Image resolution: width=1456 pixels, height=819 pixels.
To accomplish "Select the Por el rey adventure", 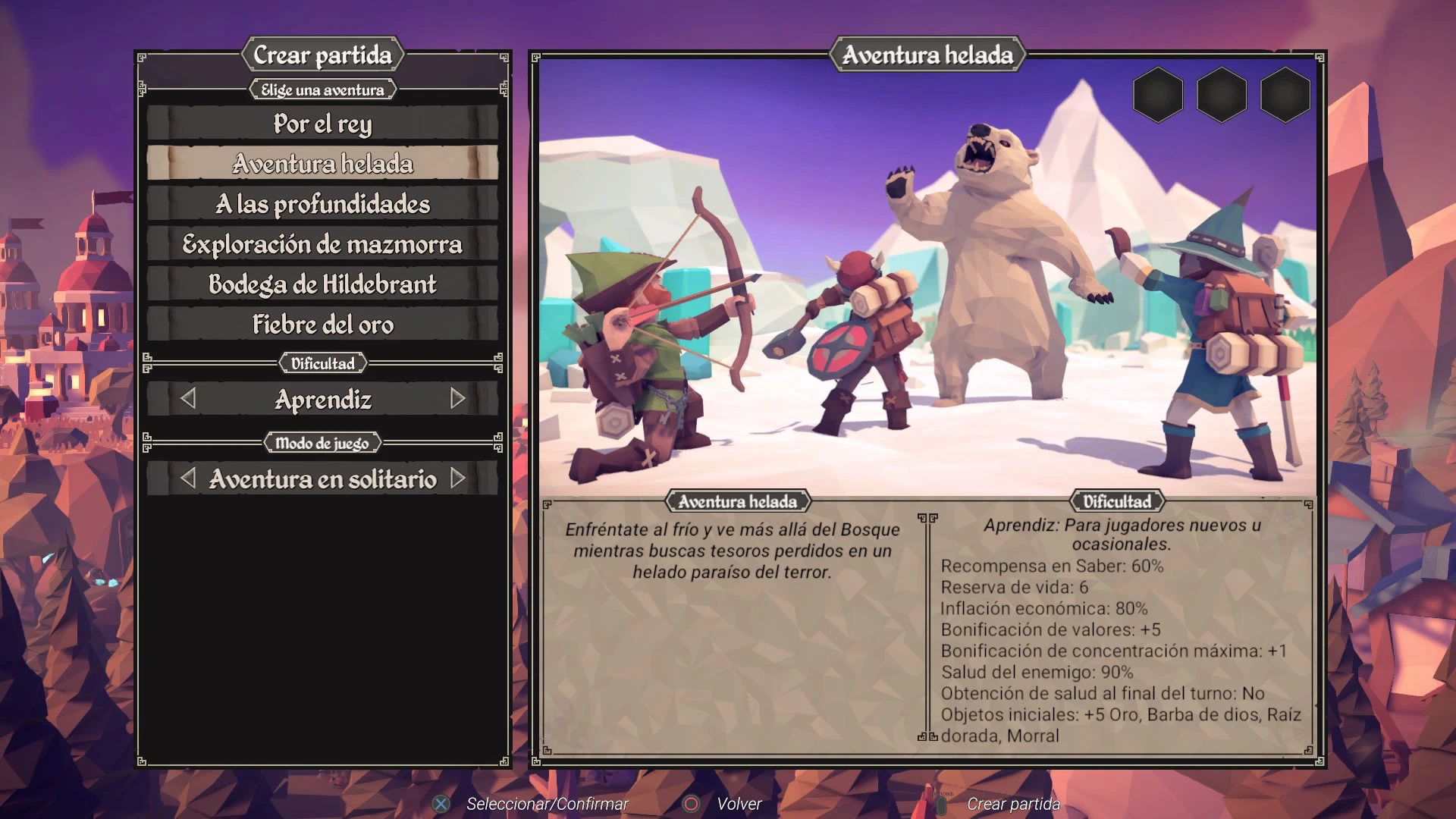I will (x=322, y=123).
